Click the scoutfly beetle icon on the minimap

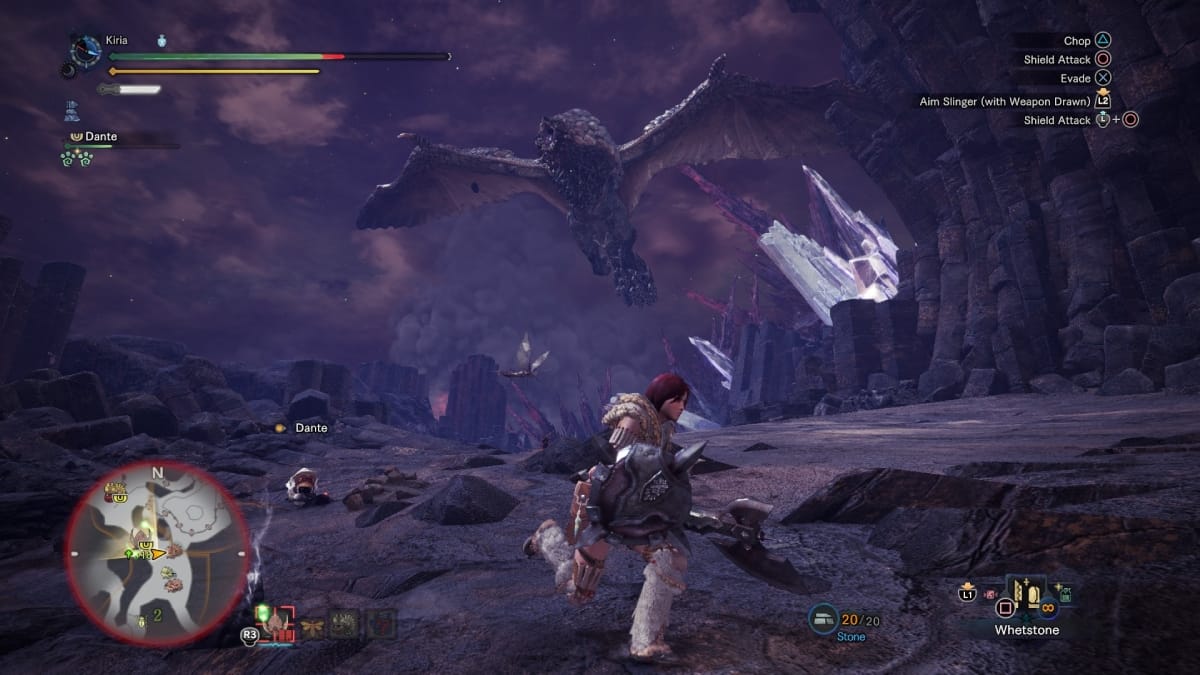141,620
